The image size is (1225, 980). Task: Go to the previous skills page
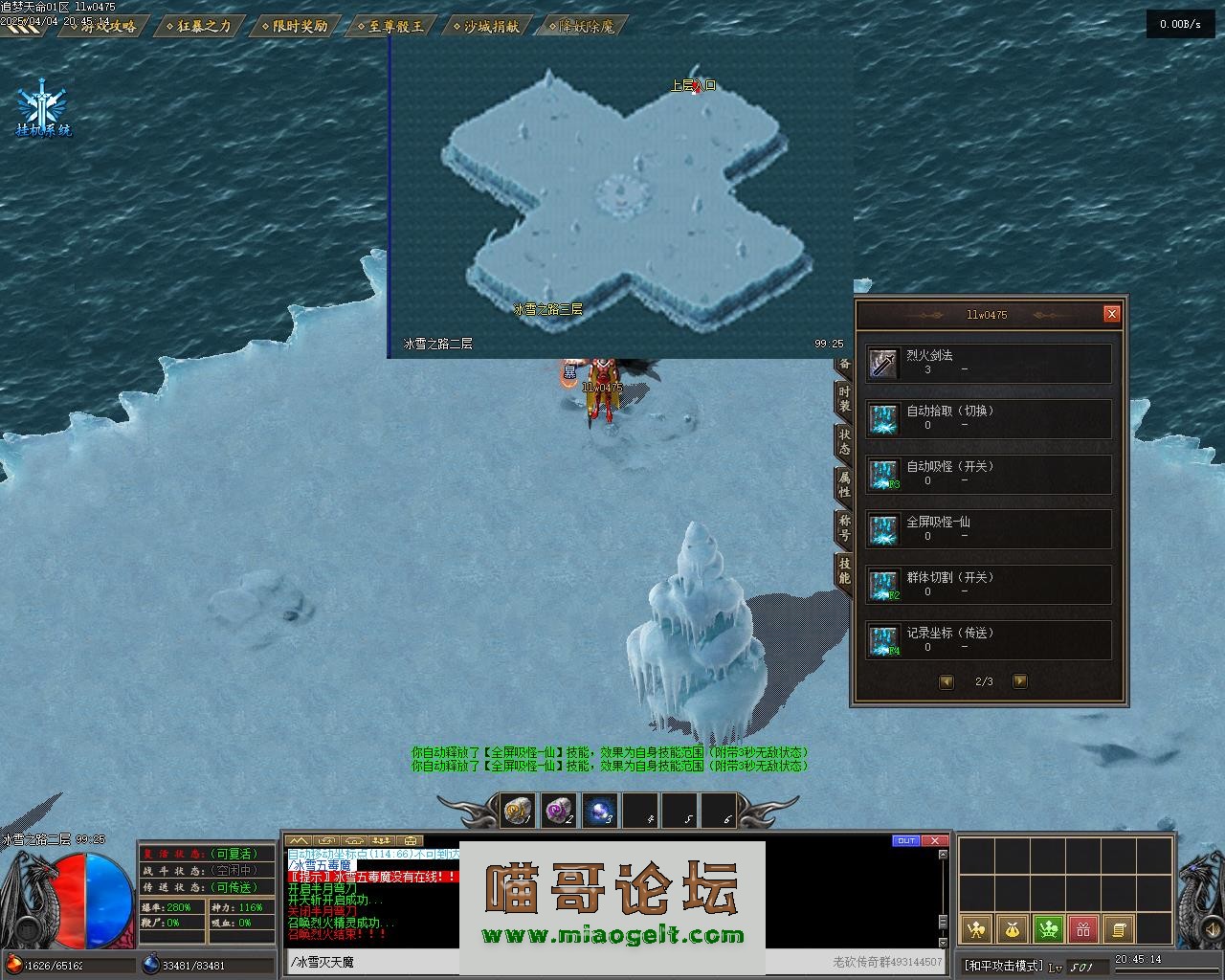click(x=947, y=681)
